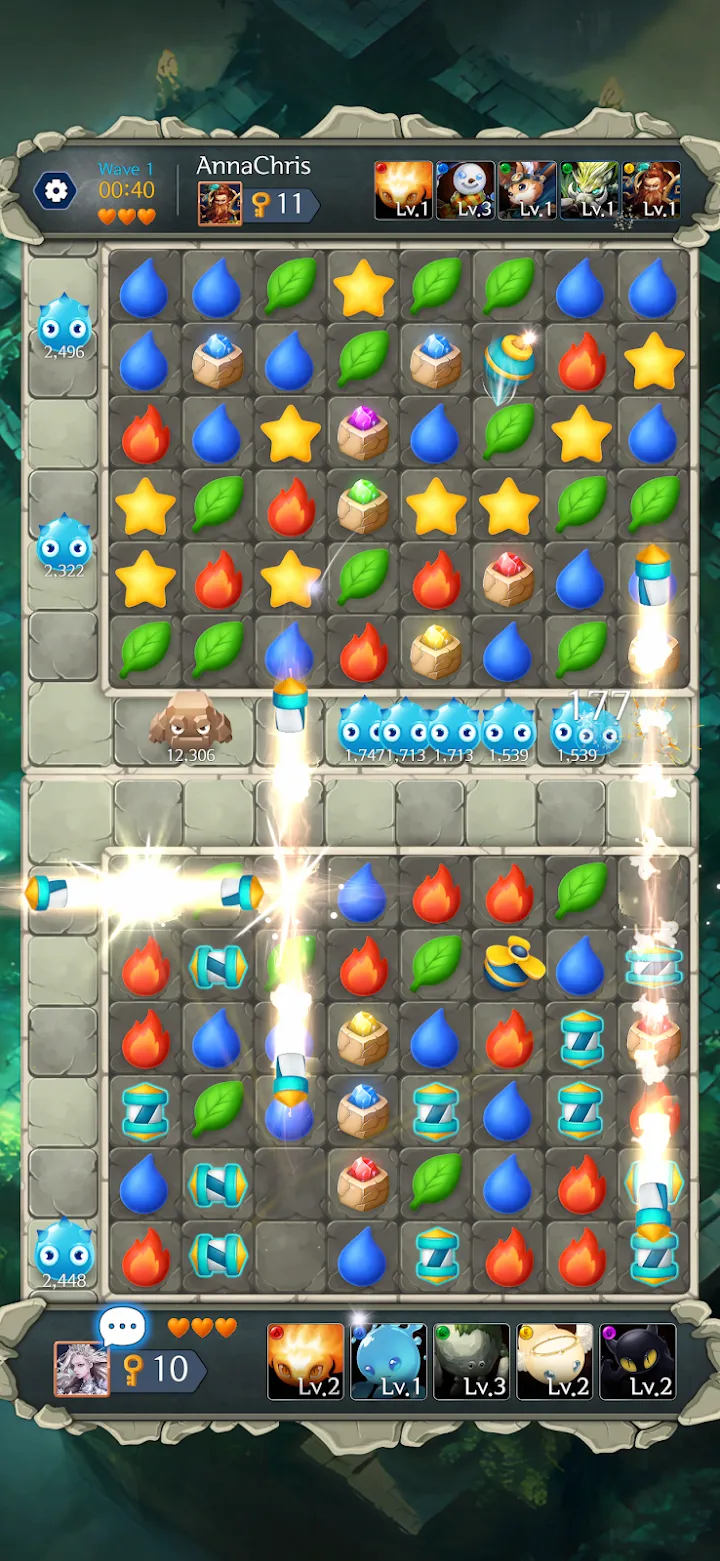Screen dimensions: 720x1561
Task: Inspect the opponent's Lv.1 bearded dwarf hero
Action: pyautogui.click(x=651, y=190)
